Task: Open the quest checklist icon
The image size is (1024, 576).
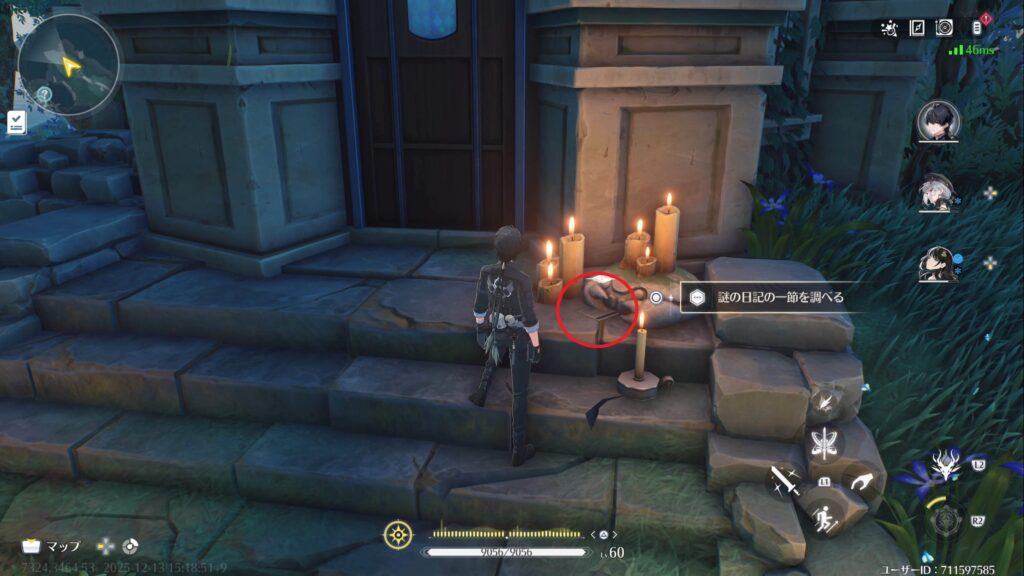Action: pos(16,122)
